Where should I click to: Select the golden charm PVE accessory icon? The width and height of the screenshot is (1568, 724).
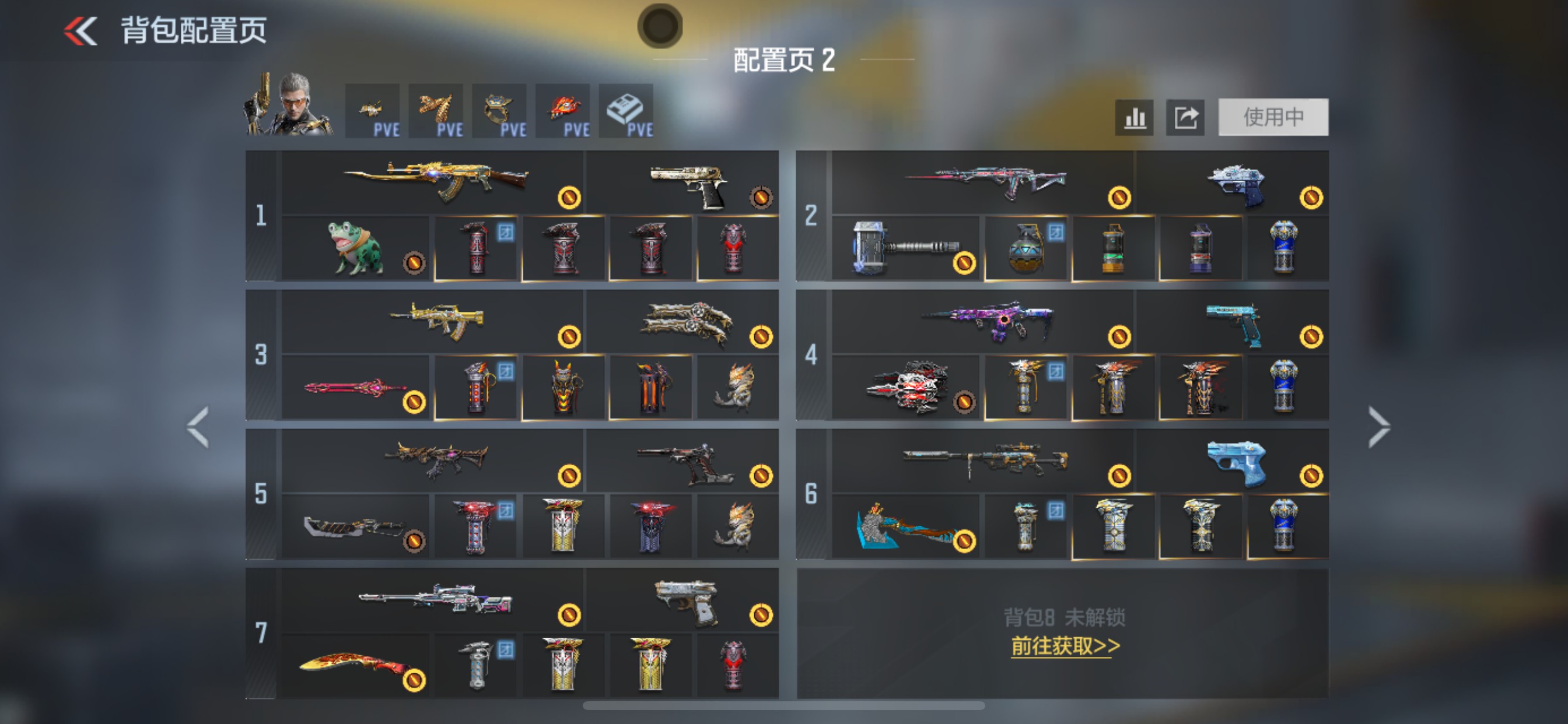[373, 110]
